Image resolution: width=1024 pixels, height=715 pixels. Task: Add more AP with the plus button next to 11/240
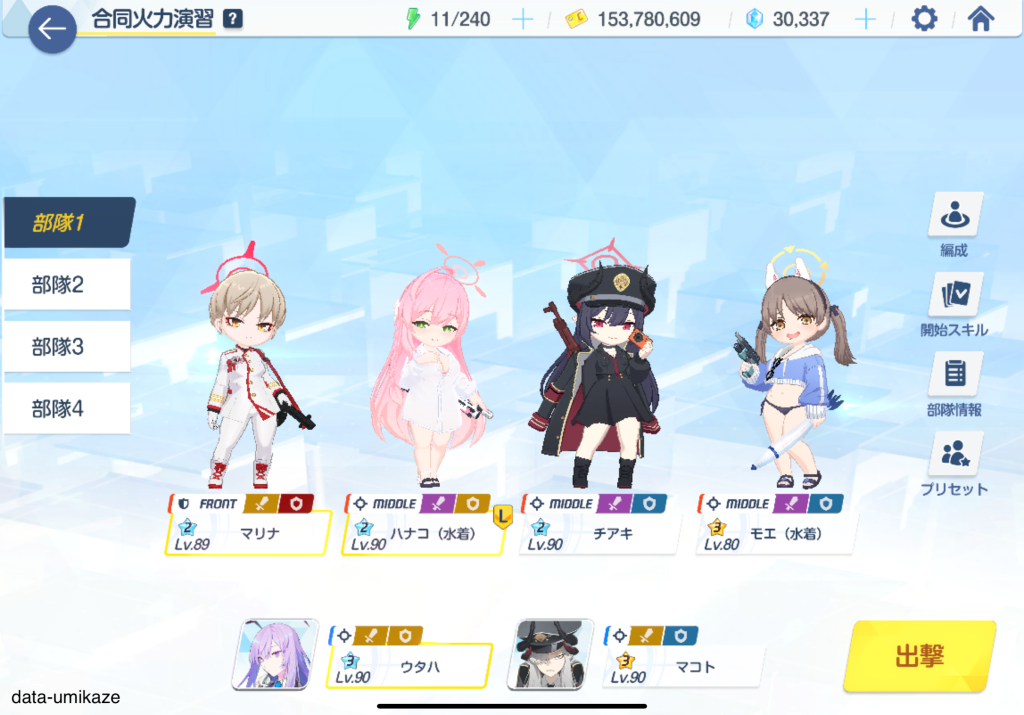point(522,19)
